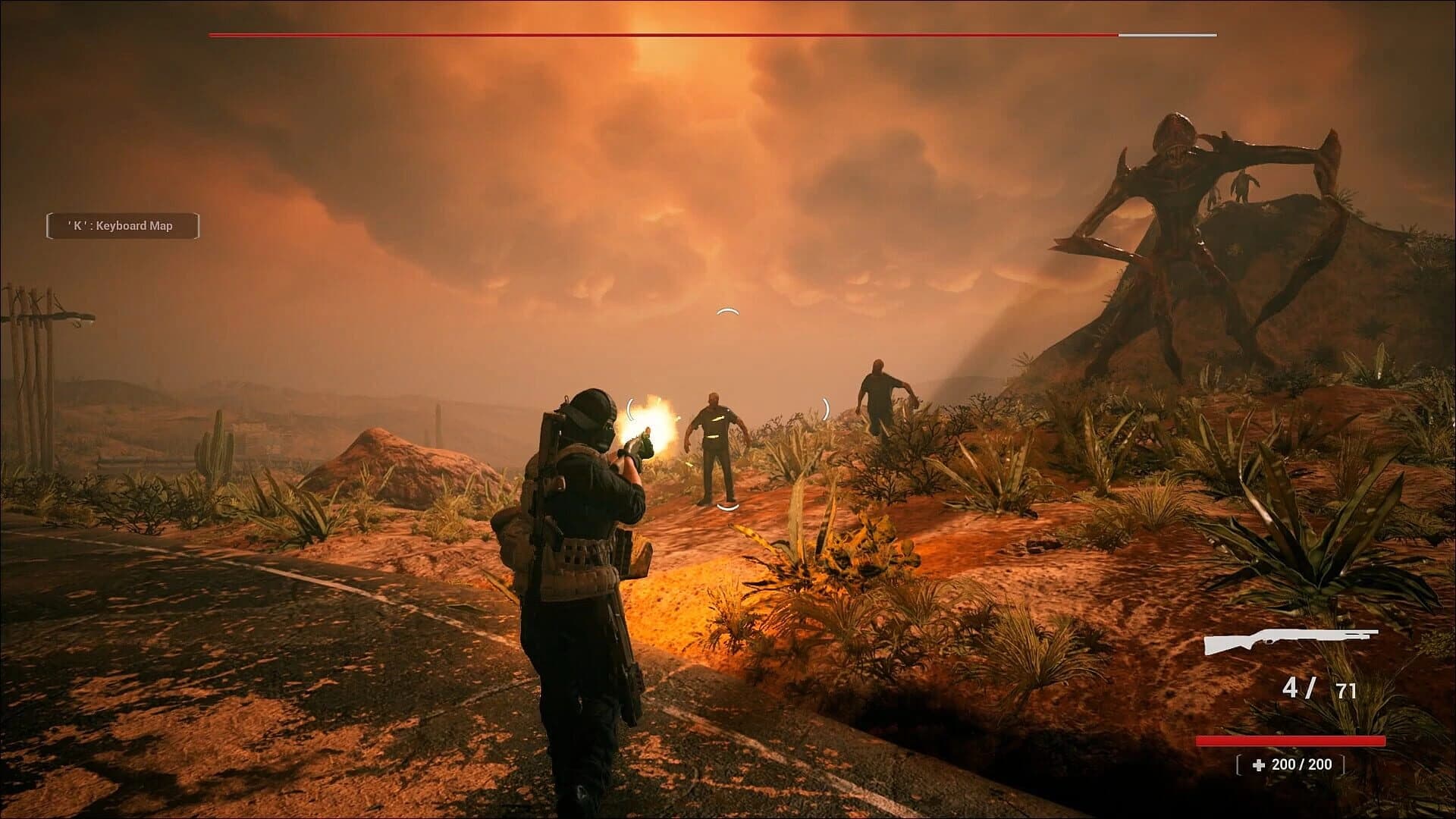Click the marker arc in the sky above enemies

point(729,310)
